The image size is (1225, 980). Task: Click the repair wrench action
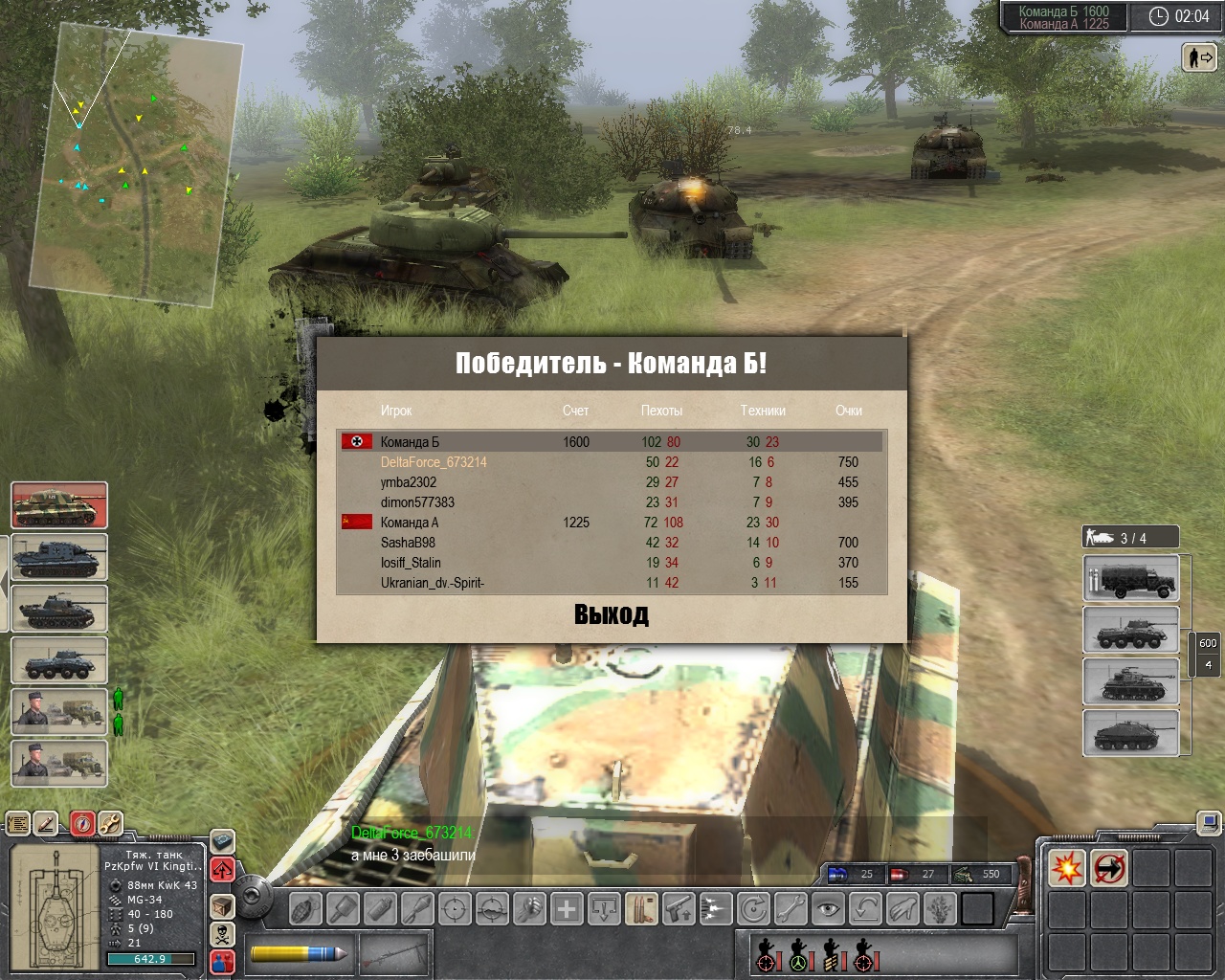(791, 908)
